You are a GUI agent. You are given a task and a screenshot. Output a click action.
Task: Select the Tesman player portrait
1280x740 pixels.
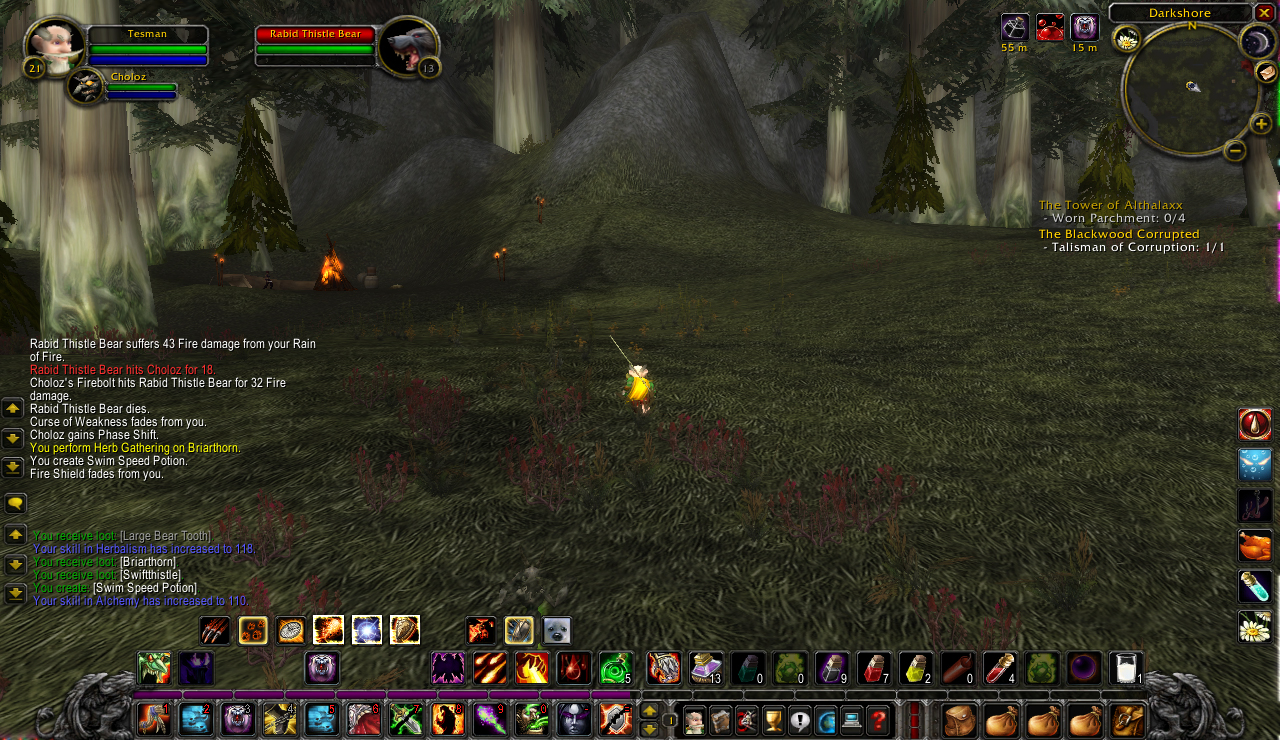(x=54, y=44)
